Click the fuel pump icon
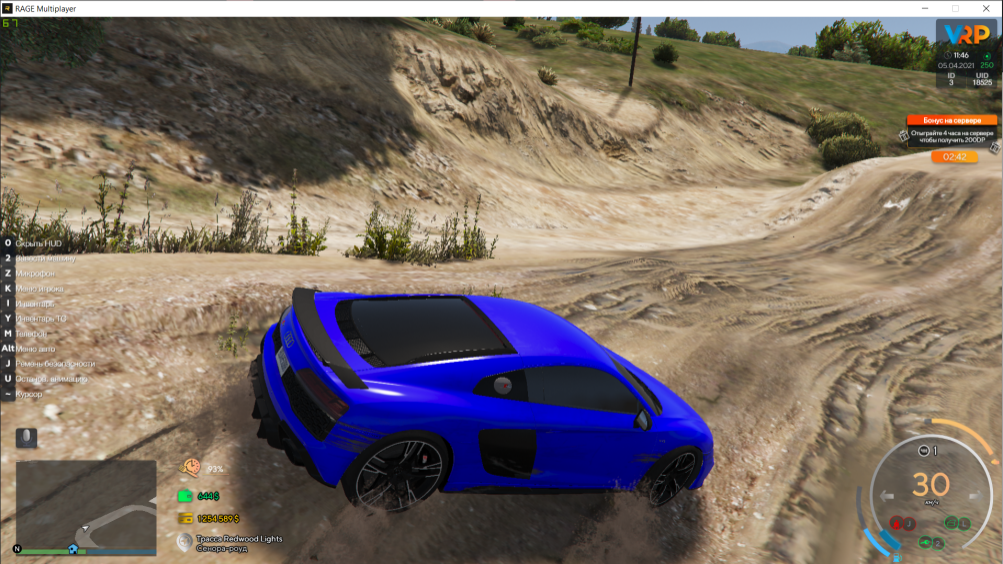 (x=897, y=556)
